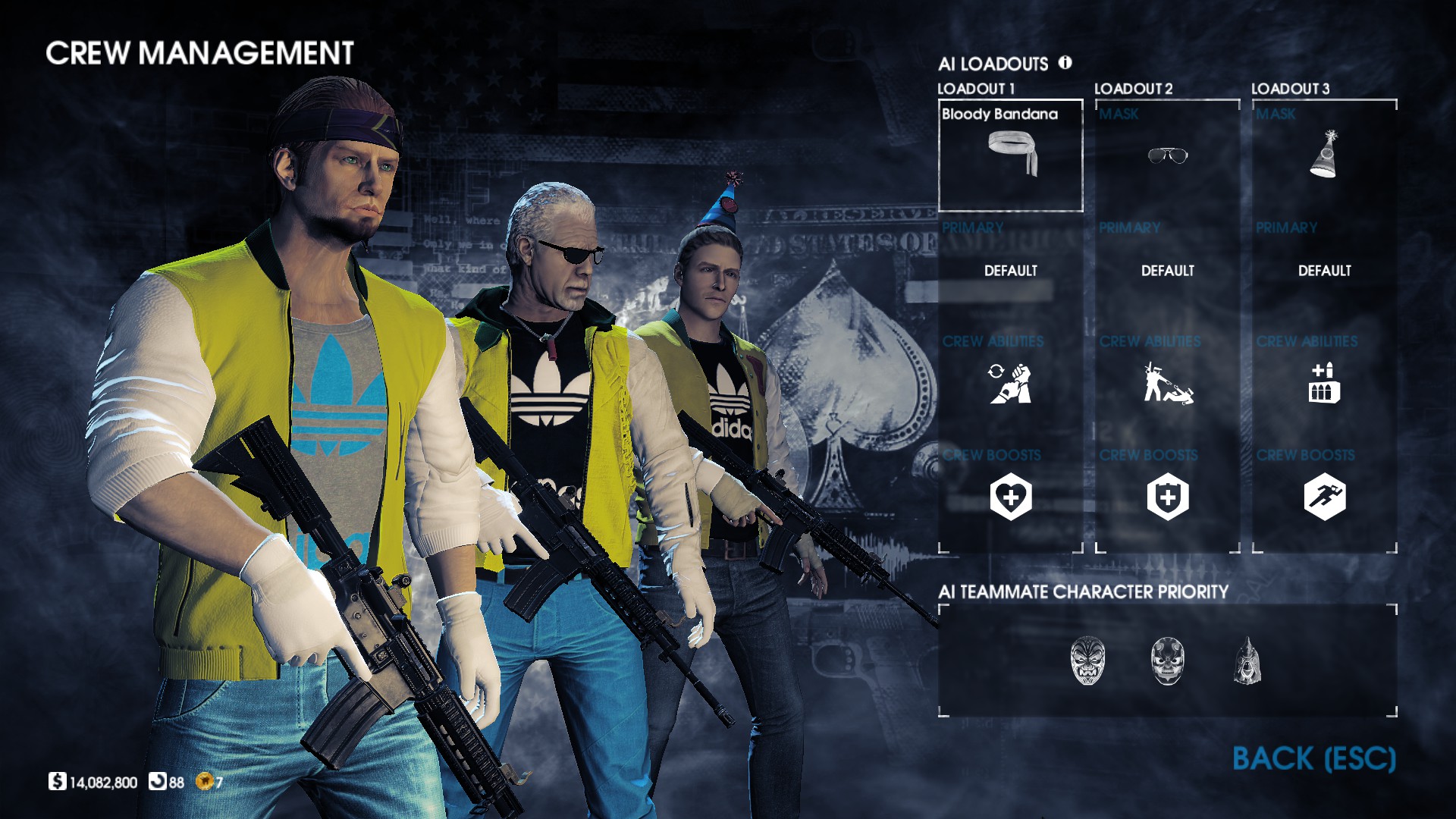Select Loadout 1 crew ability icon
This screenshot has height=819, width=1456.
click(x=1010, y=383)
